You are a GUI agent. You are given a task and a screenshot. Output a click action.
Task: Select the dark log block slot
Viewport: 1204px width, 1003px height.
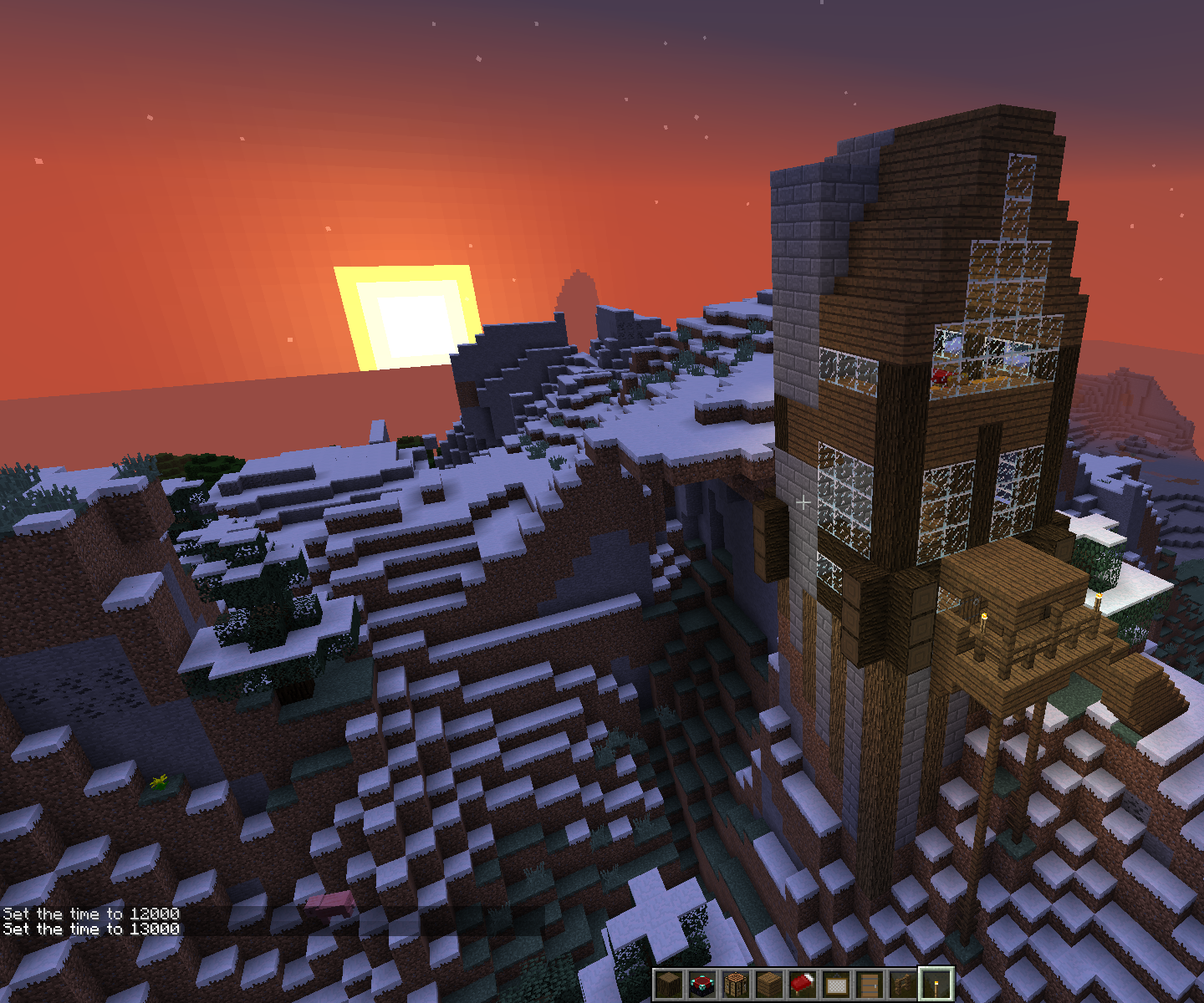(x=669, y=985)
